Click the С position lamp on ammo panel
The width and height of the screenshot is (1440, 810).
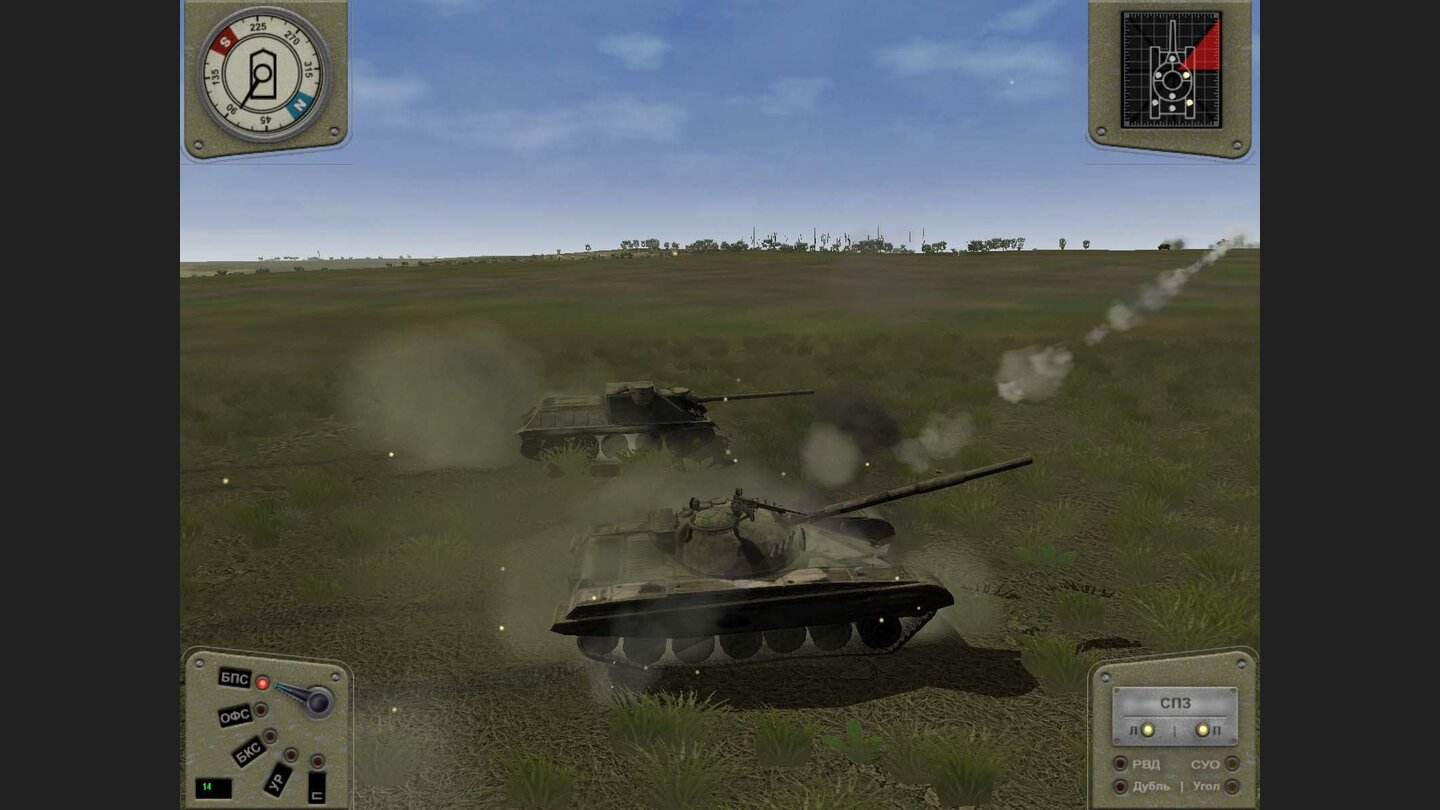click(317, 762)
